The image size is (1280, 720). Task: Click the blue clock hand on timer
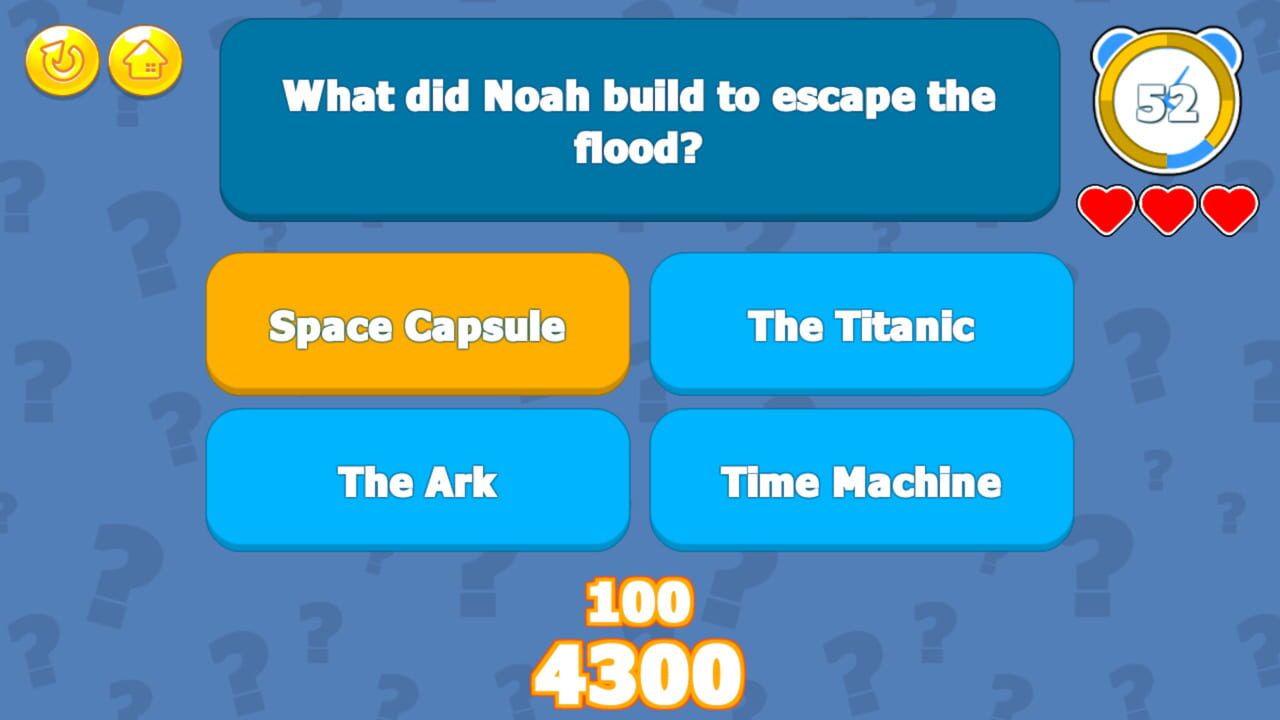tap(1180, 80)
